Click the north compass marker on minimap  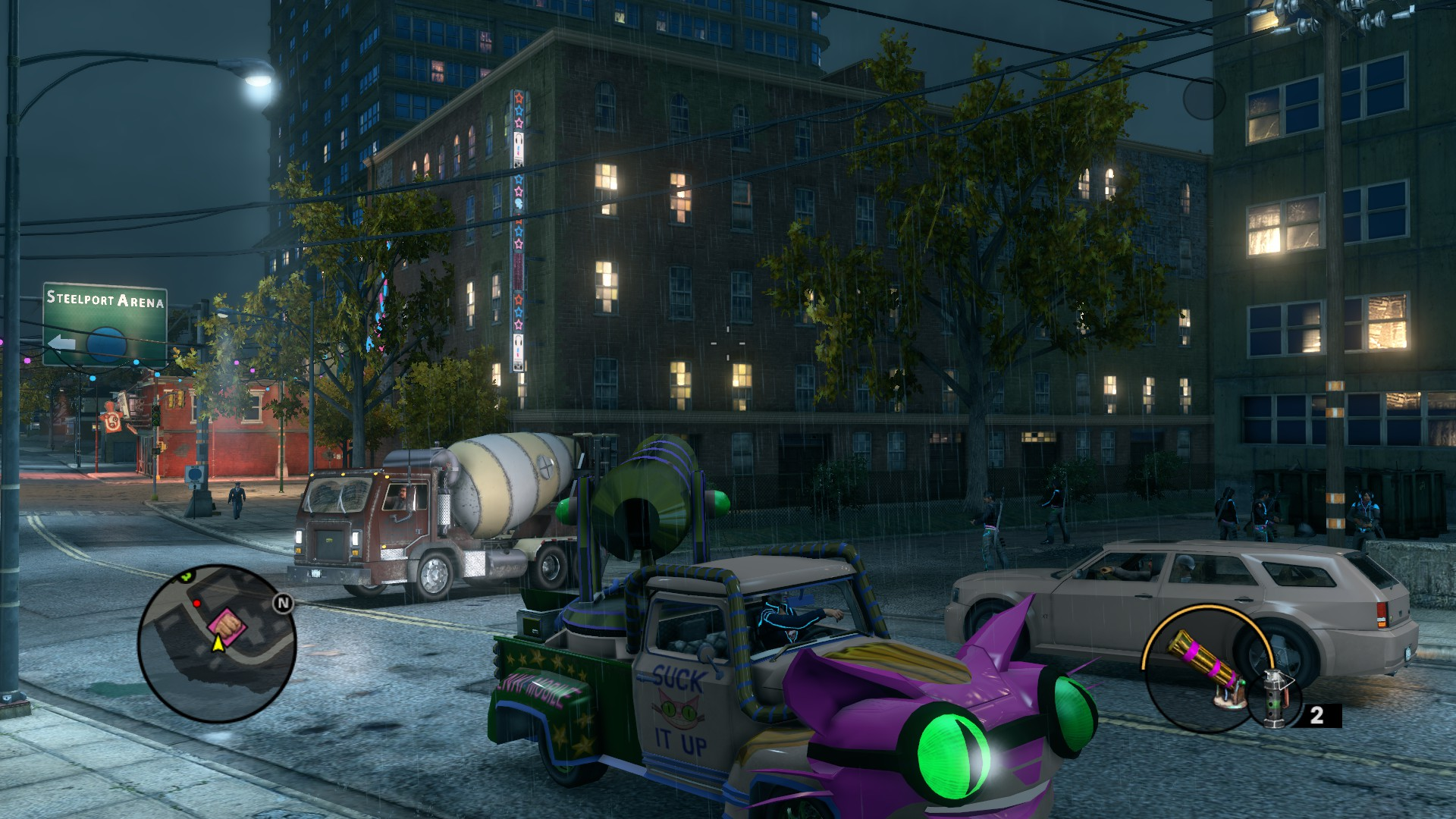tap(283, 604)
